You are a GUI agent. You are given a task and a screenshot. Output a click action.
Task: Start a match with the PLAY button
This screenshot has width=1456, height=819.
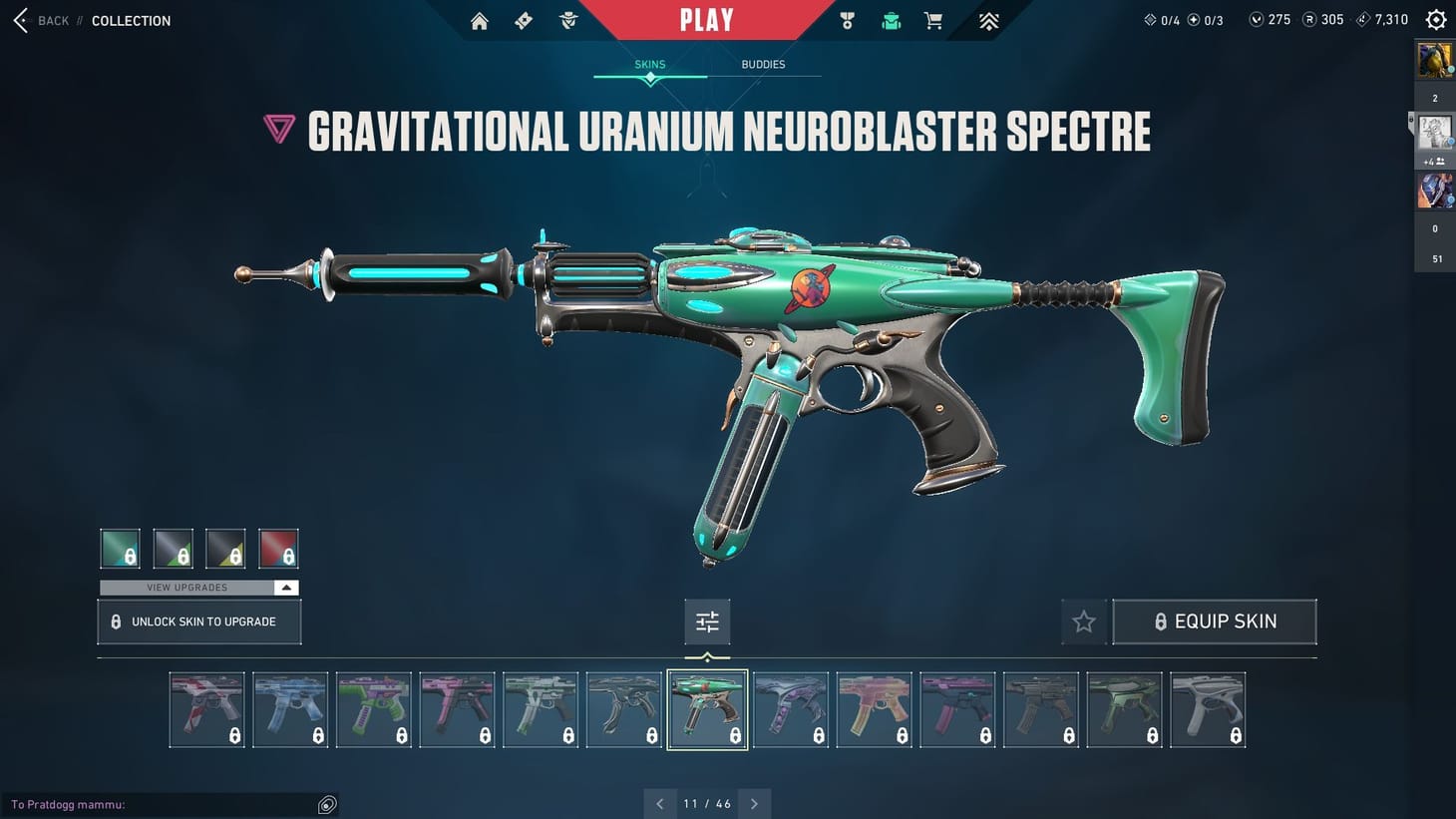pyautogui.click(x=706, y=20)
